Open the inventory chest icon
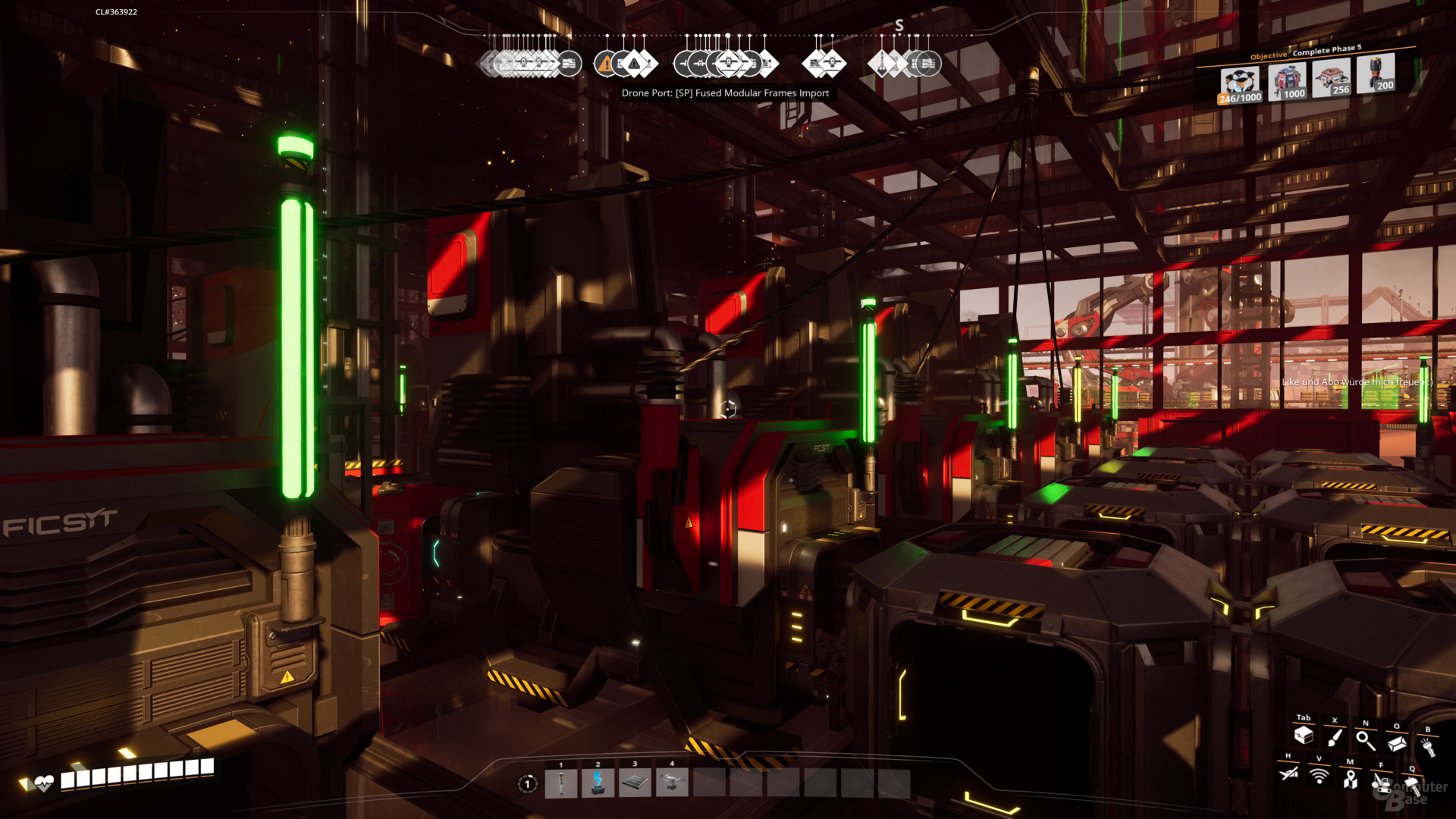Image resolution: width=1456 pixels, height=819 pixels. tap(1304, 735)
